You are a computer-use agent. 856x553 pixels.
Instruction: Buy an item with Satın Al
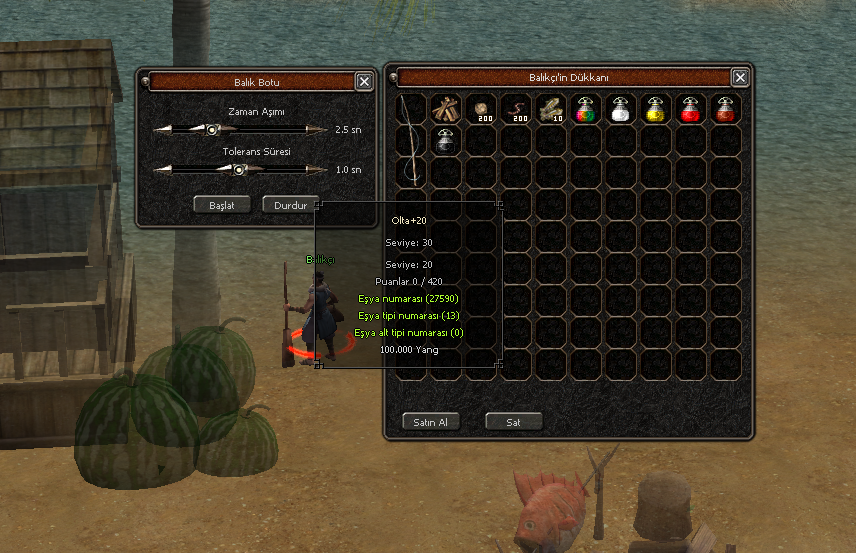(431, 422)
